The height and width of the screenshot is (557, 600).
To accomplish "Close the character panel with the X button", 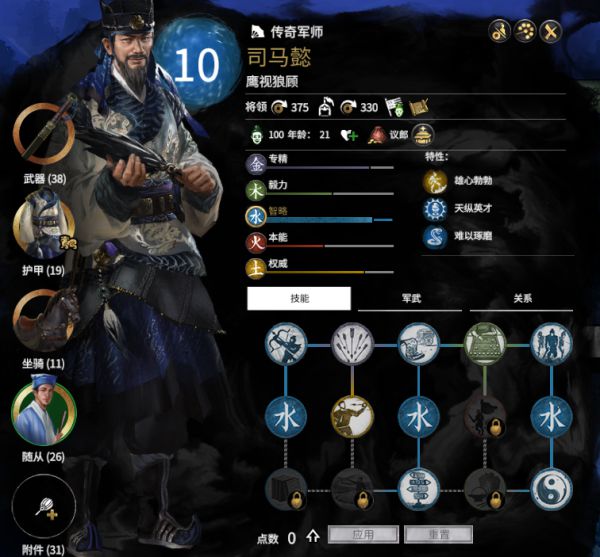I will point(549,31).
